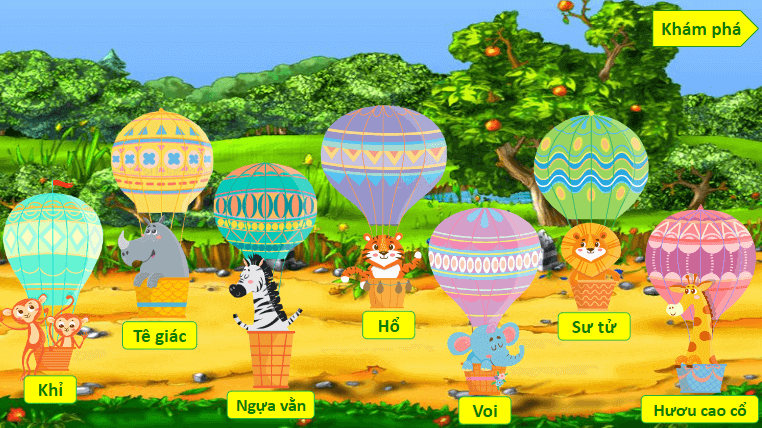Screen dimensions: 762x428
Task: Select the Sư tử label
Action: pyautogui.click(x=591, y=326)
